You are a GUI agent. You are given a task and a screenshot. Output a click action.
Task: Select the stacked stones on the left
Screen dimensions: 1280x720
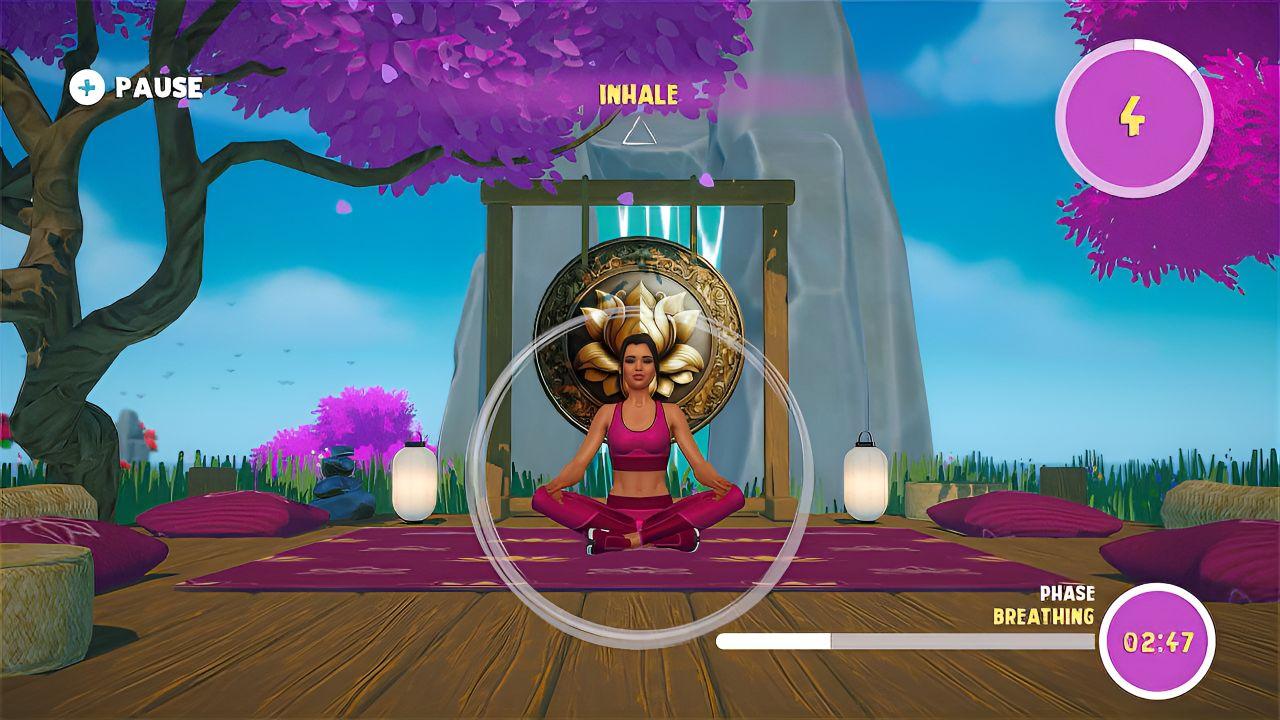(x=340, y=470)
